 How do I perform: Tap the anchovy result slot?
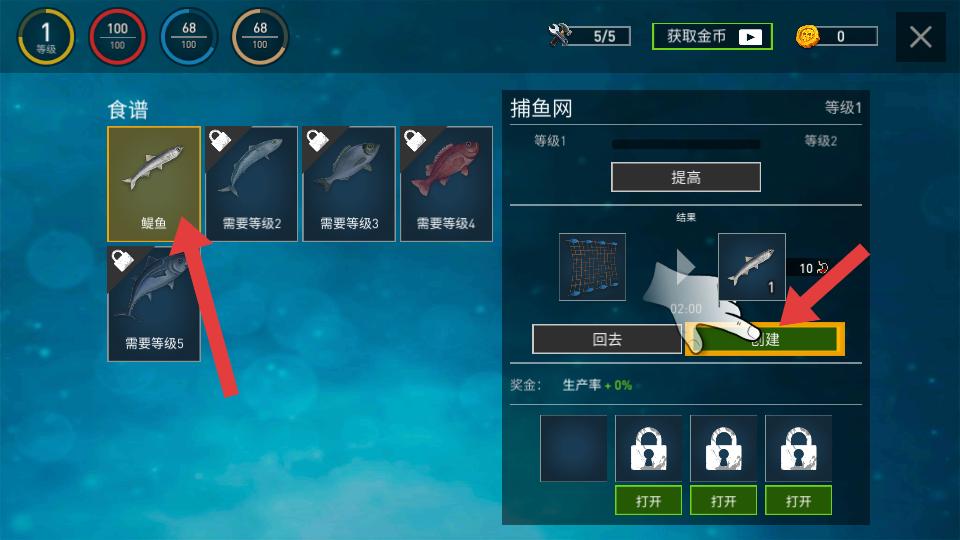click(x=751, y=267)
